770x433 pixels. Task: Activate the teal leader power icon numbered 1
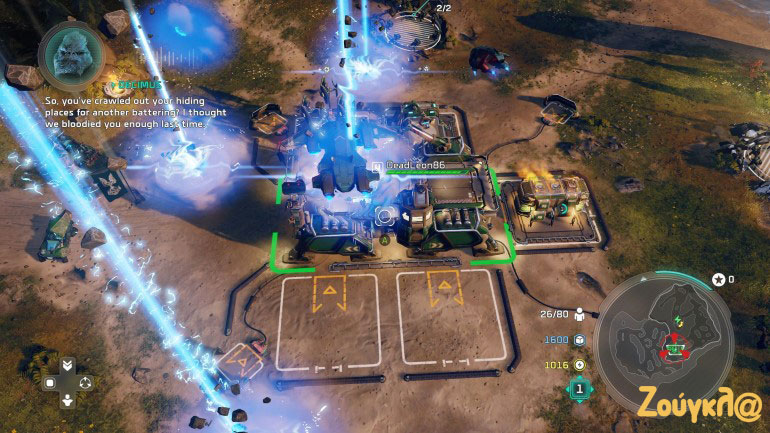(x=580, y=389)
